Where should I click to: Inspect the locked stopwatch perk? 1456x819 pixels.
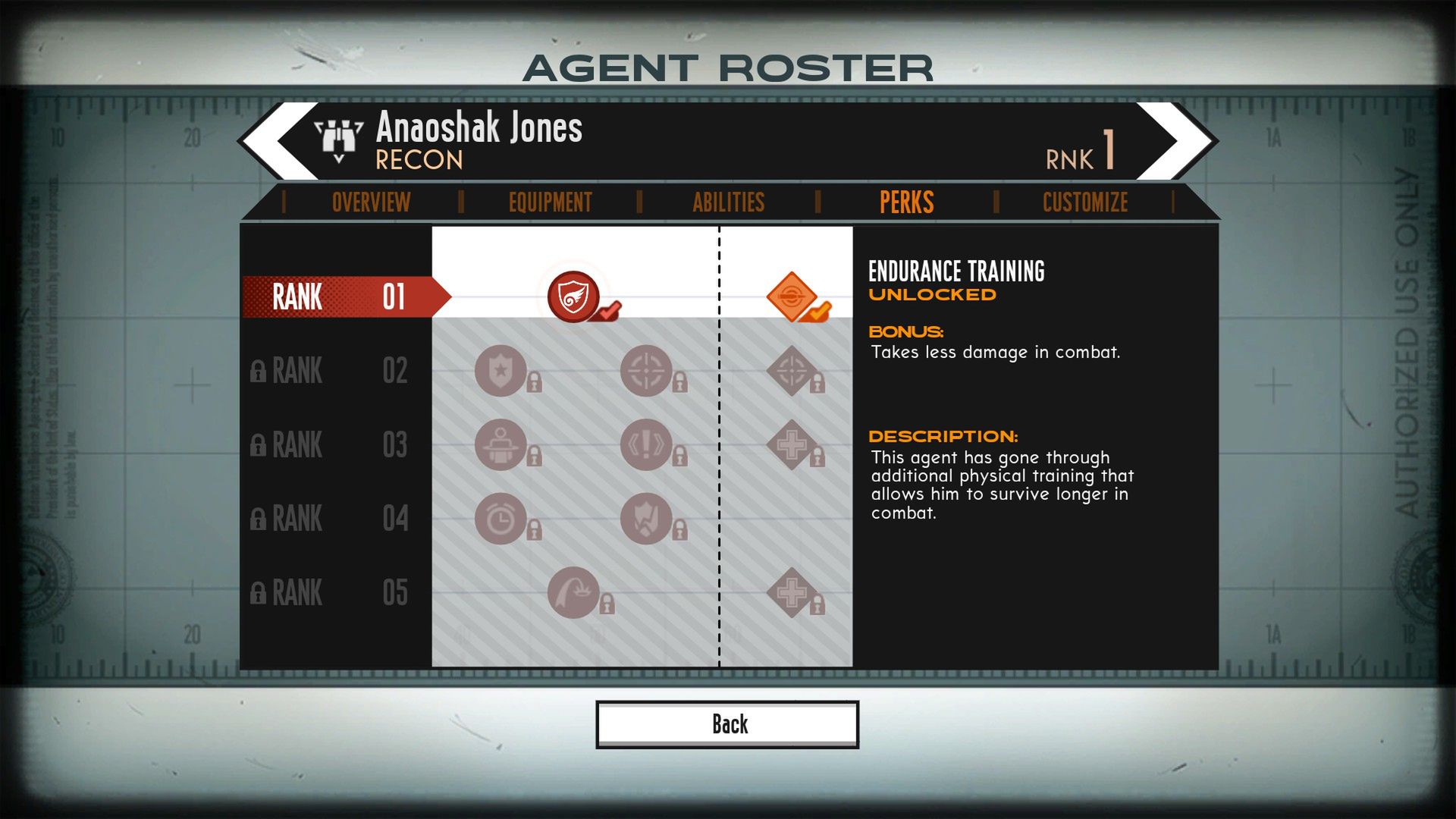coord(500,519)
